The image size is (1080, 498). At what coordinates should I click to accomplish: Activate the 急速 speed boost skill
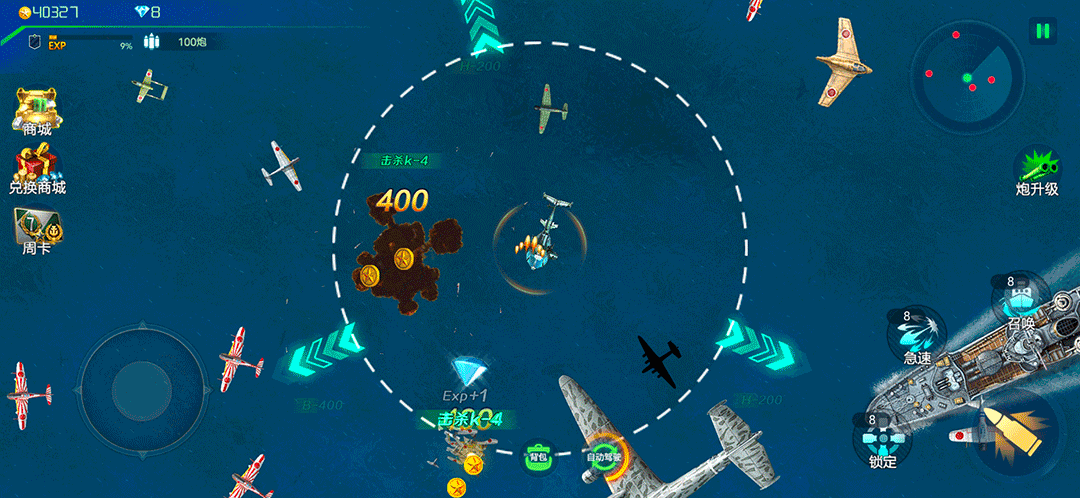pyautogui.click(x=917, y=333)
